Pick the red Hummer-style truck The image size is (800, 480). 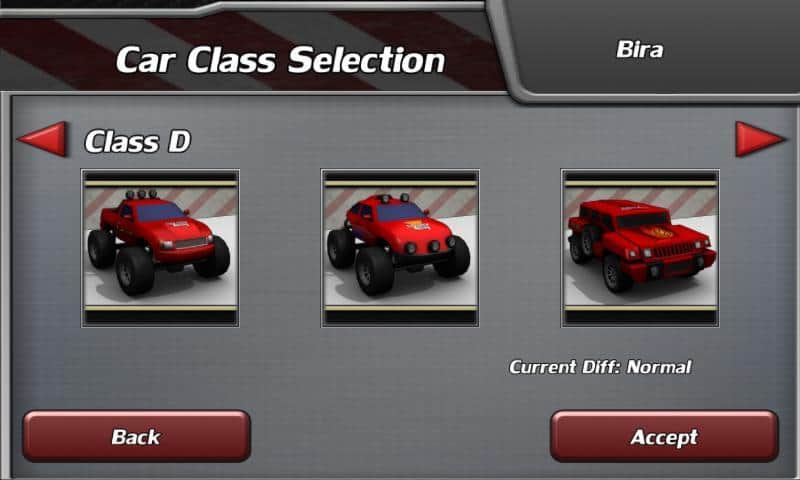[640, 248]
